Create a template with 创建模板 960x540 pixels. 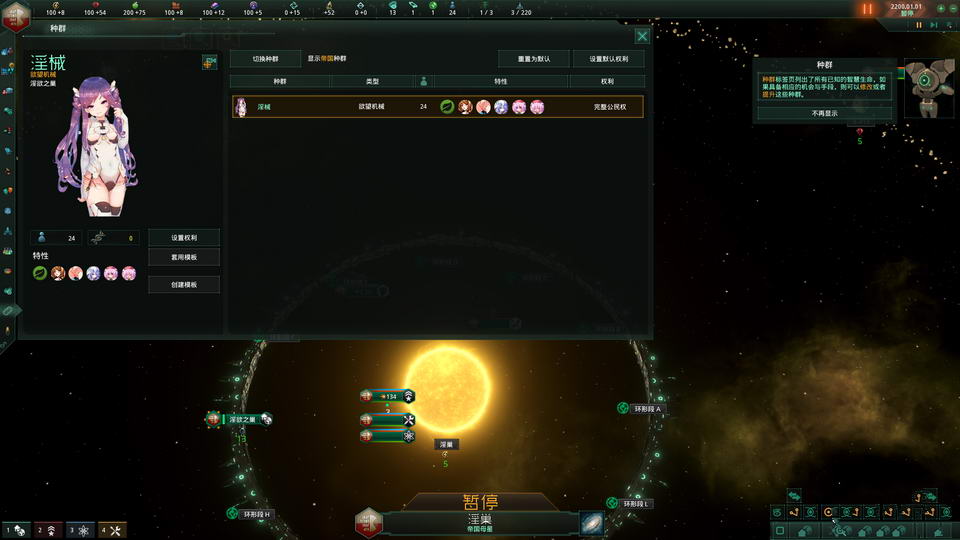click(184, 285)
